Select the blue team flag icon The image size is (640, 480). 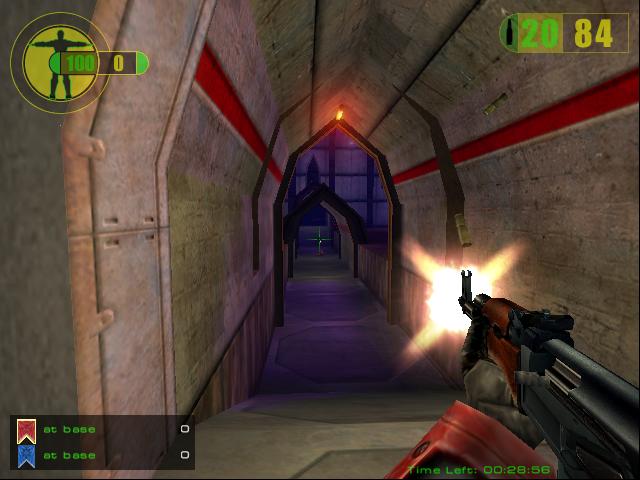coord(26,455)
